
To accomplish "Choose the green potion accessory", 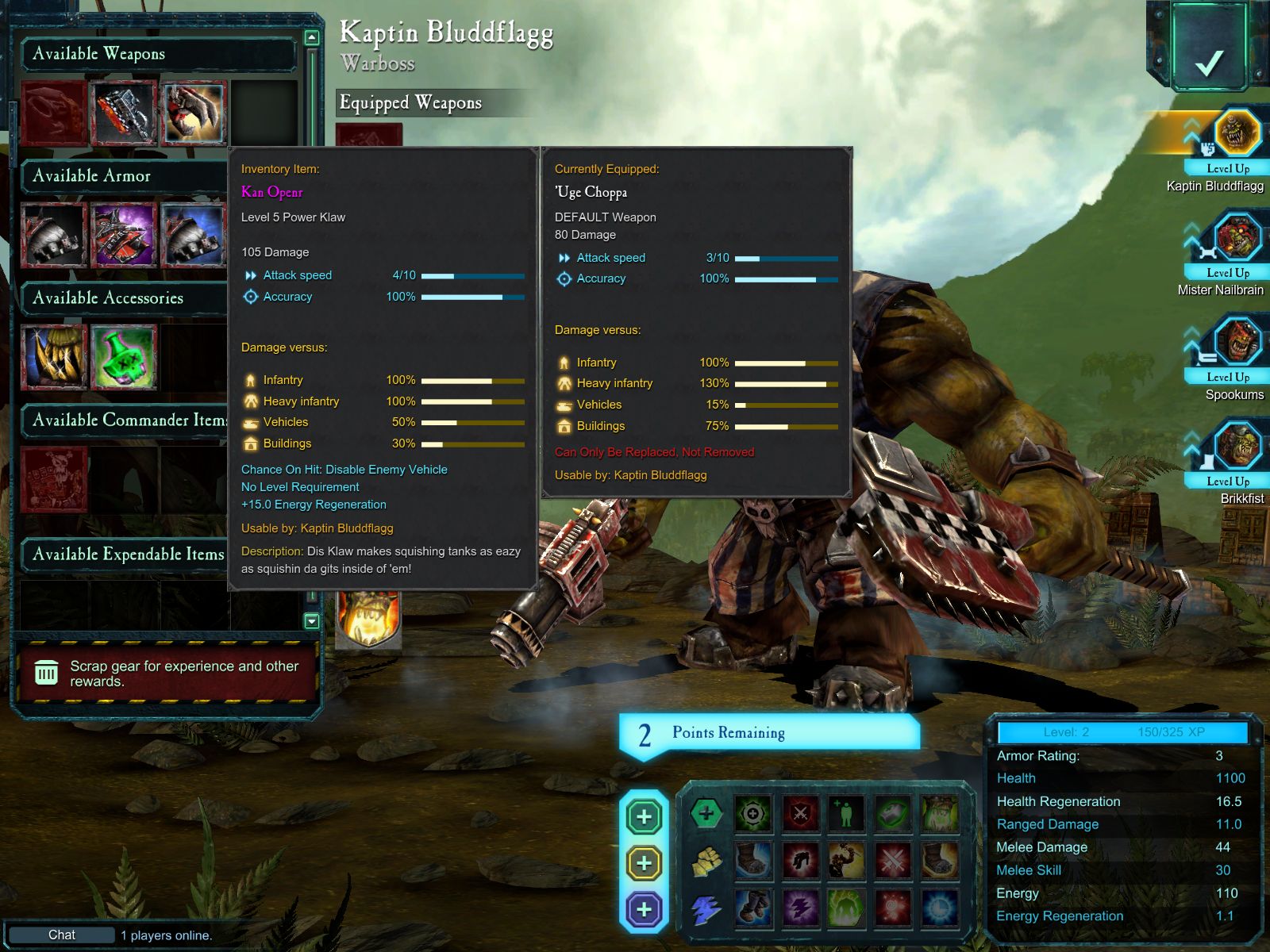I will pyautogui.click(x=123, y=356).
